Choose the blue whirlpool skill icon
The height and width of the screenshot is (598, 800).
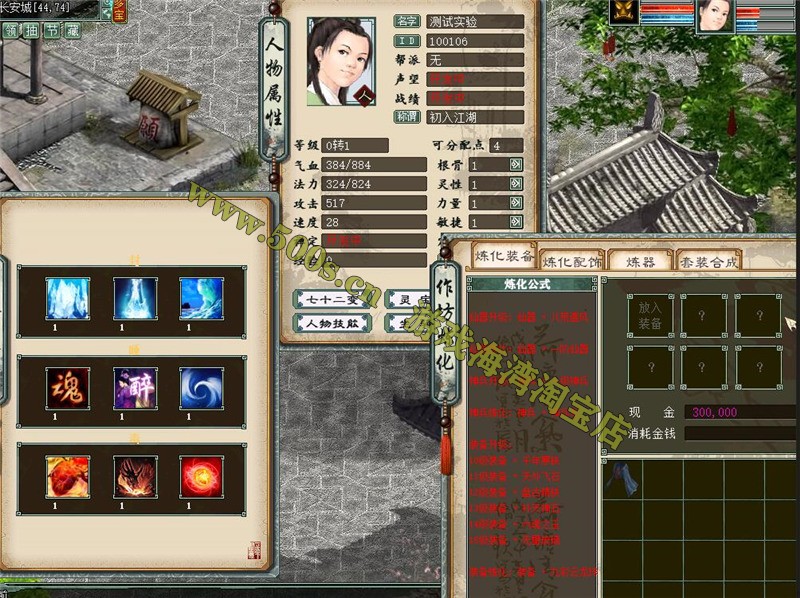point(201,387)
